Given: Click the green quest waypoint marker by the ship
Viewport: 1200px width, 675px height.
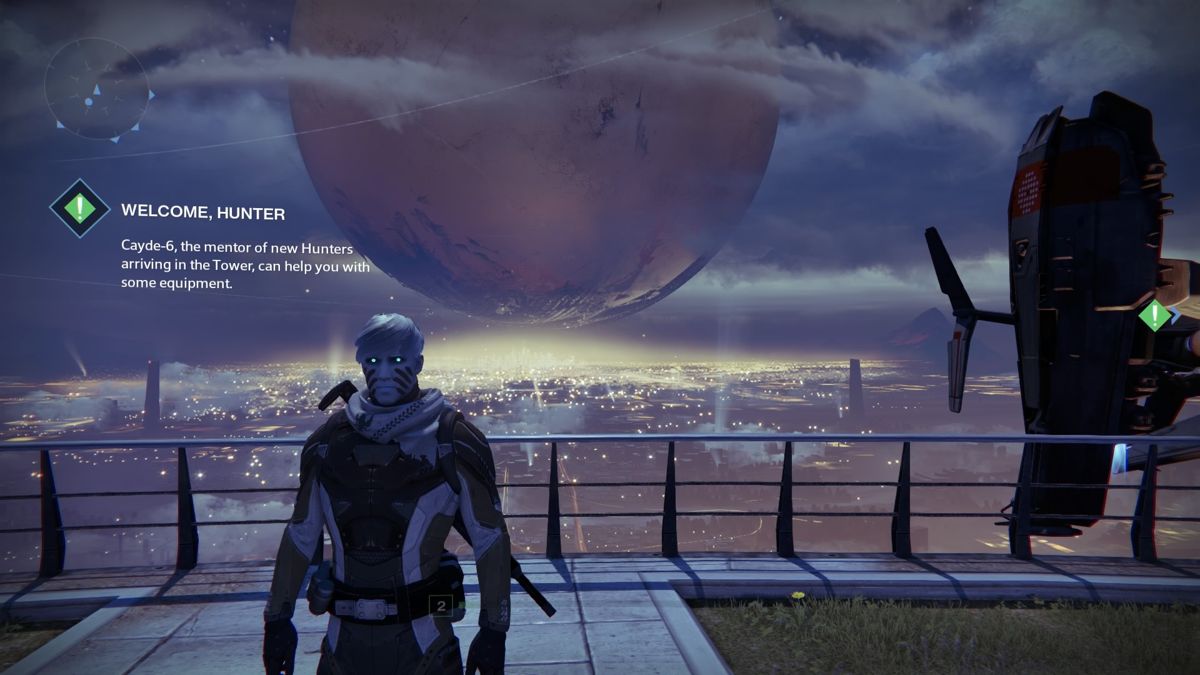Looking at the screenshot, I should [1155, 316].
